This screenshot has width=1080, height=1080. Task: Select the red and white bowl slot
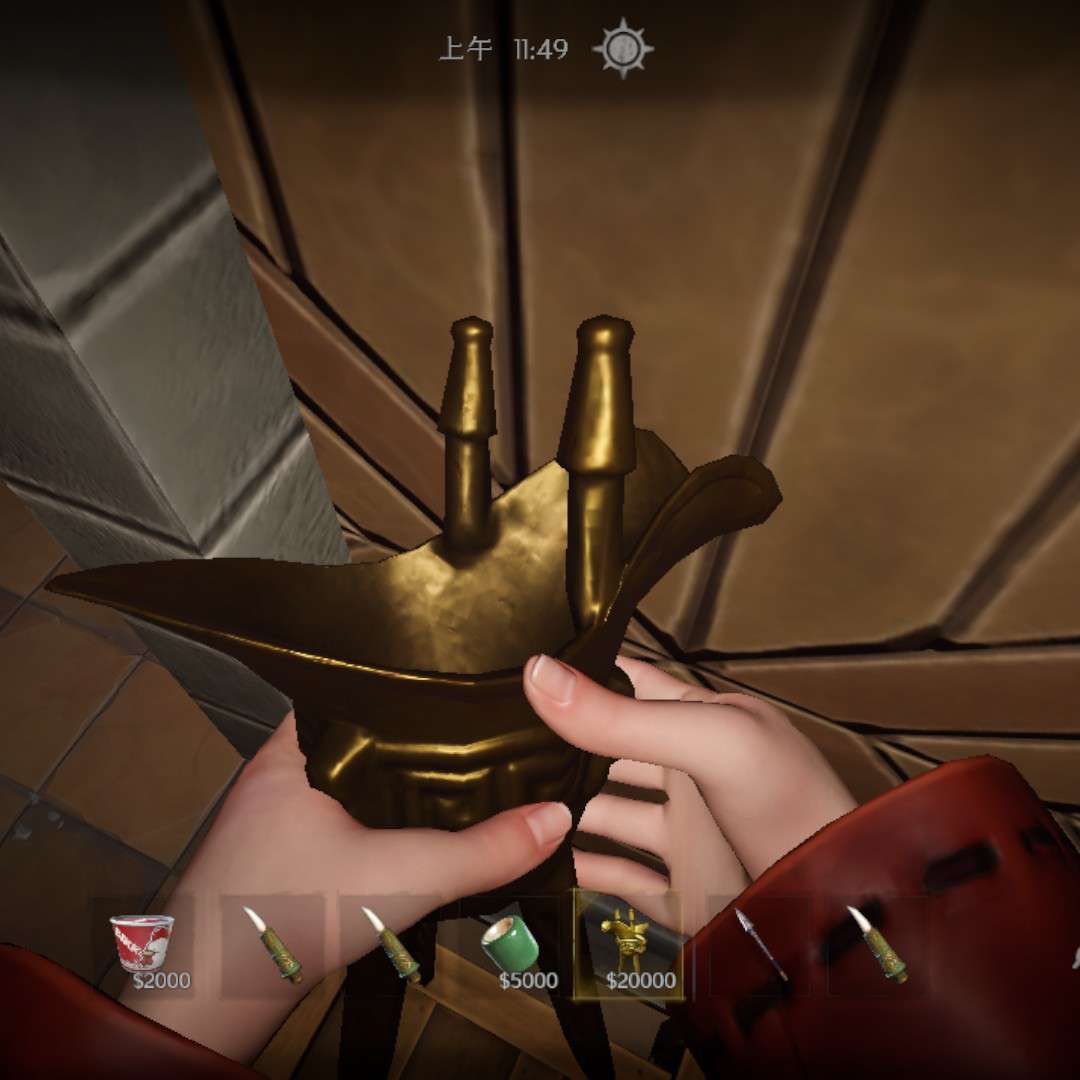click(142, 944)
